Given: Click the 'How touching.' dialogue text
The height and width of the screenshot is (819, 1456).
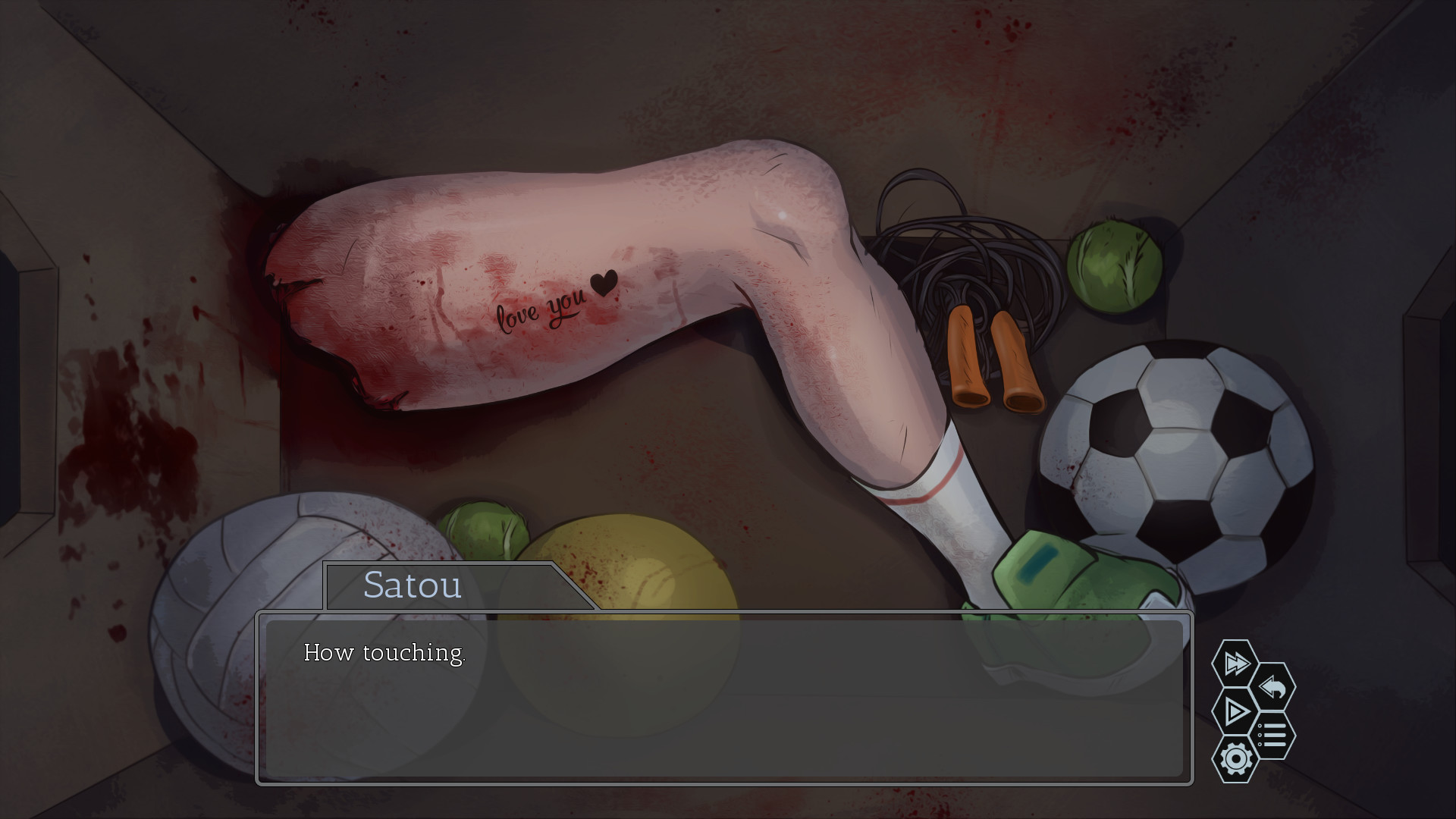Looking at the screenshot, I should click(x=384, y=653).
